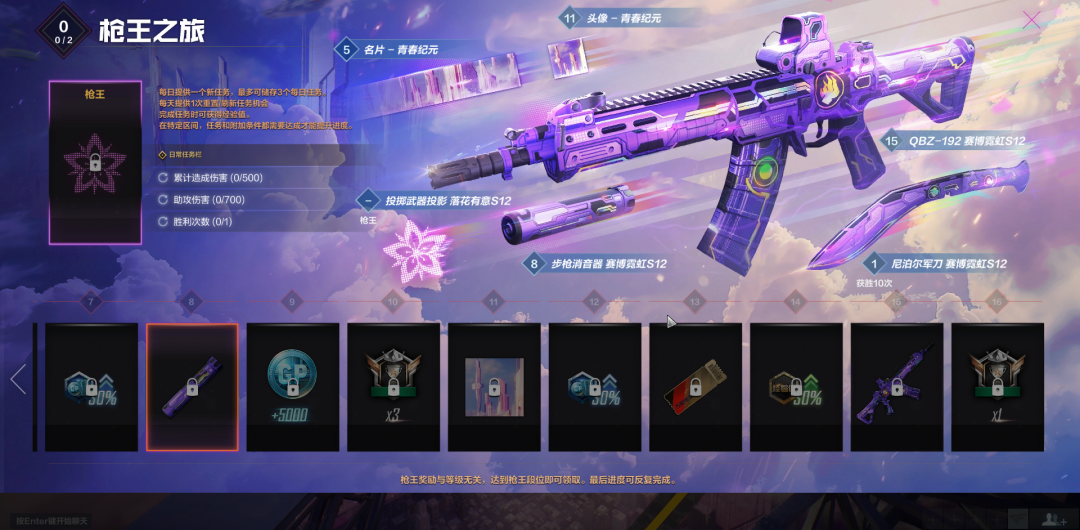The image size is (1080, 530).
Task: Refresh the 累计造成伤害 daily task
Action: click(163, 178)
